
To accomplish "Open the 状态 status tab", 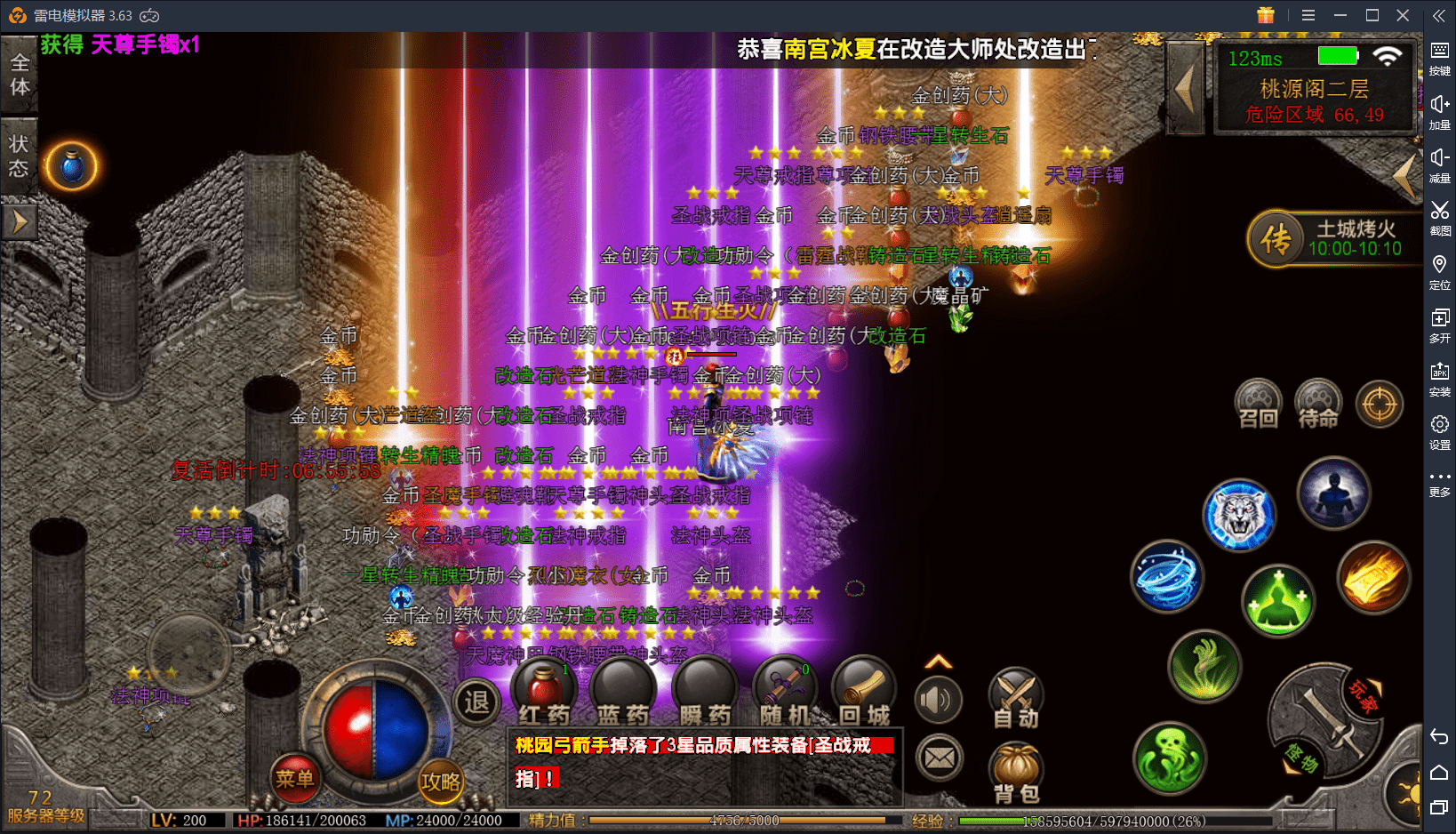I will [x=19, y=156].
